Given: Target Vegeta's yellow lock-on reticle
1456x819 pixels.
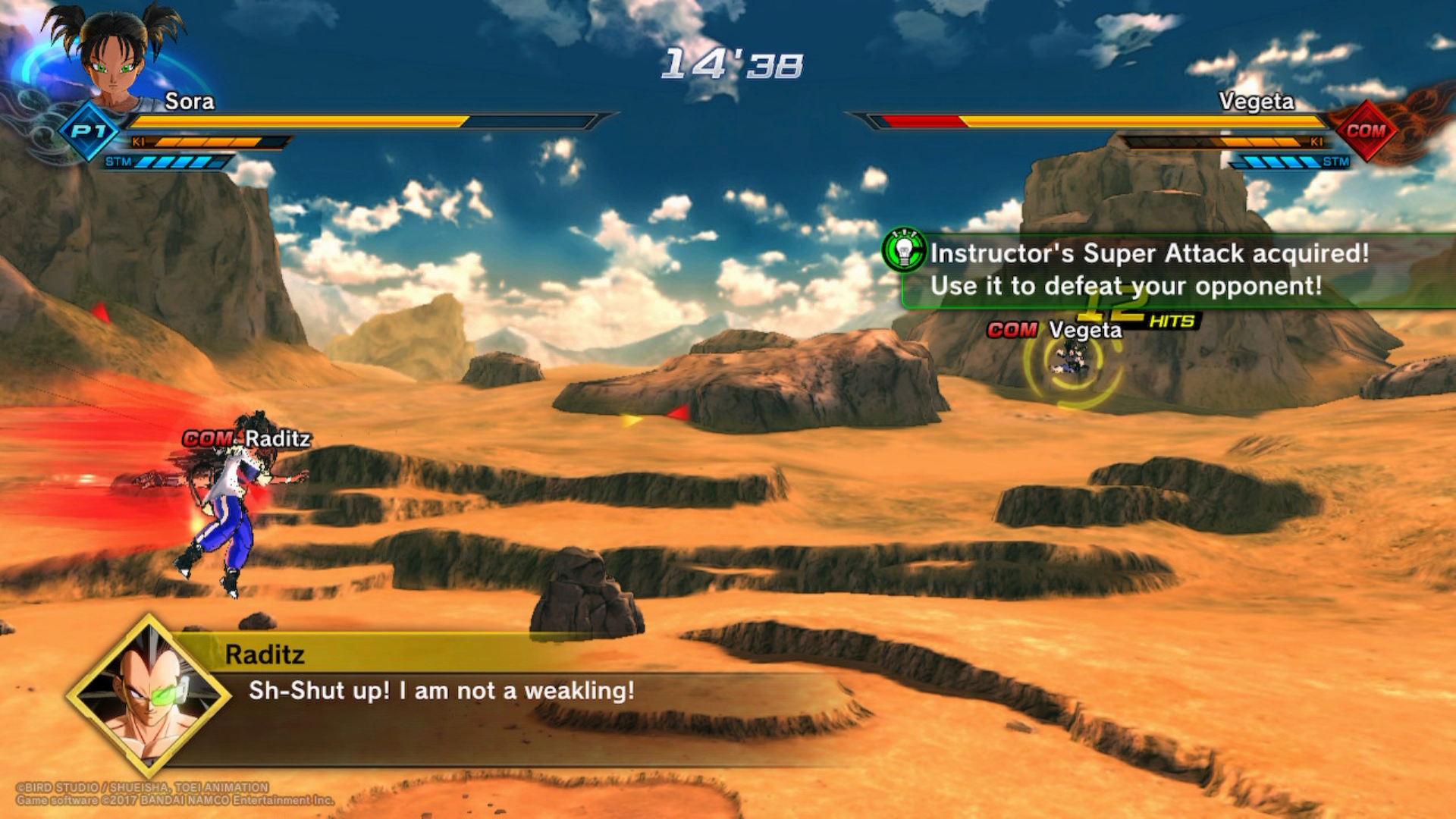Looking at the screenshot, I should click(x=1071, y=362).
